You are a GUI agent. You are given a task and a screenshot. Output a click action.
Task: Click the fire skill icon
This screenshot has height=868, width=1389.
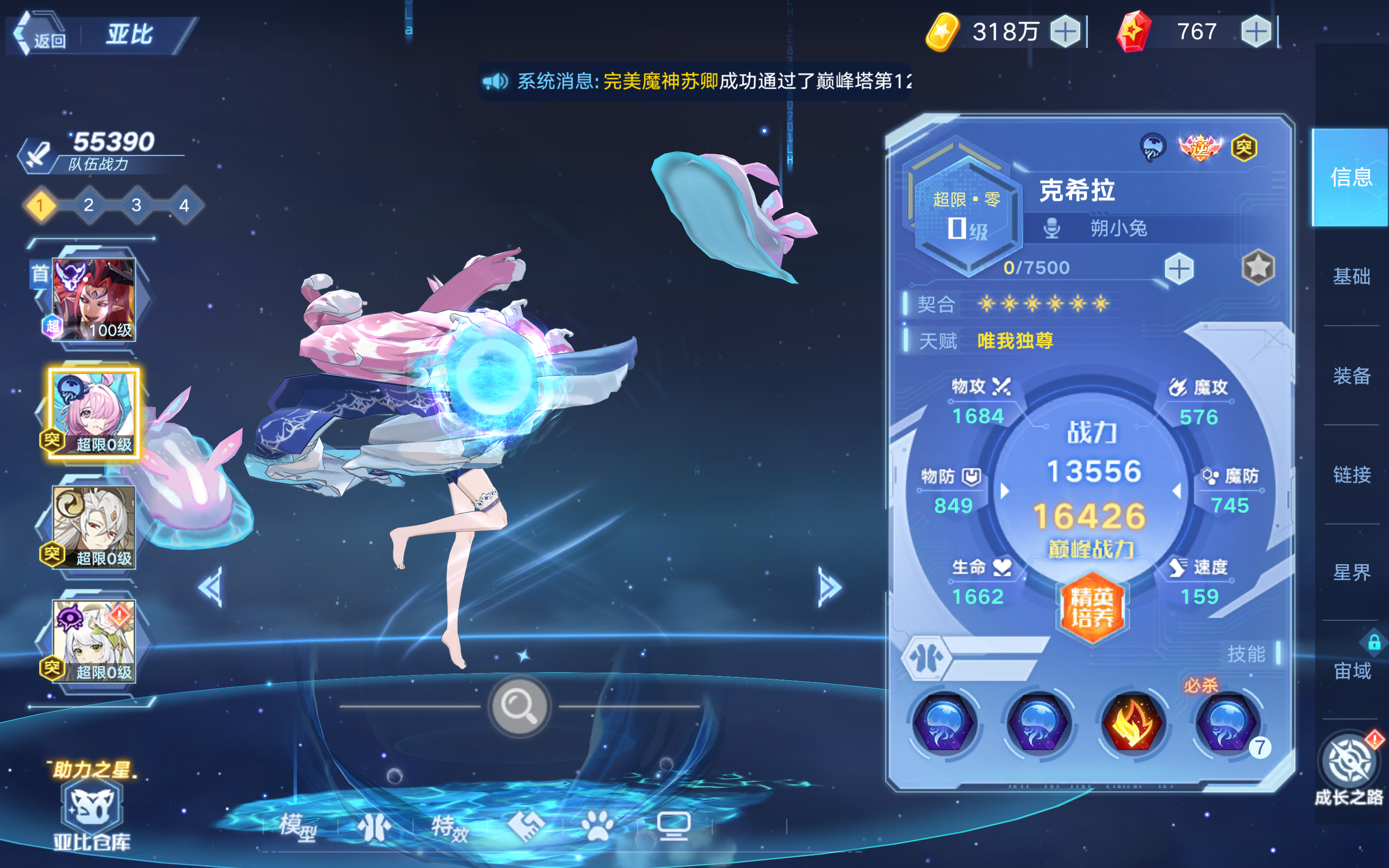[x=1134, y=725]
